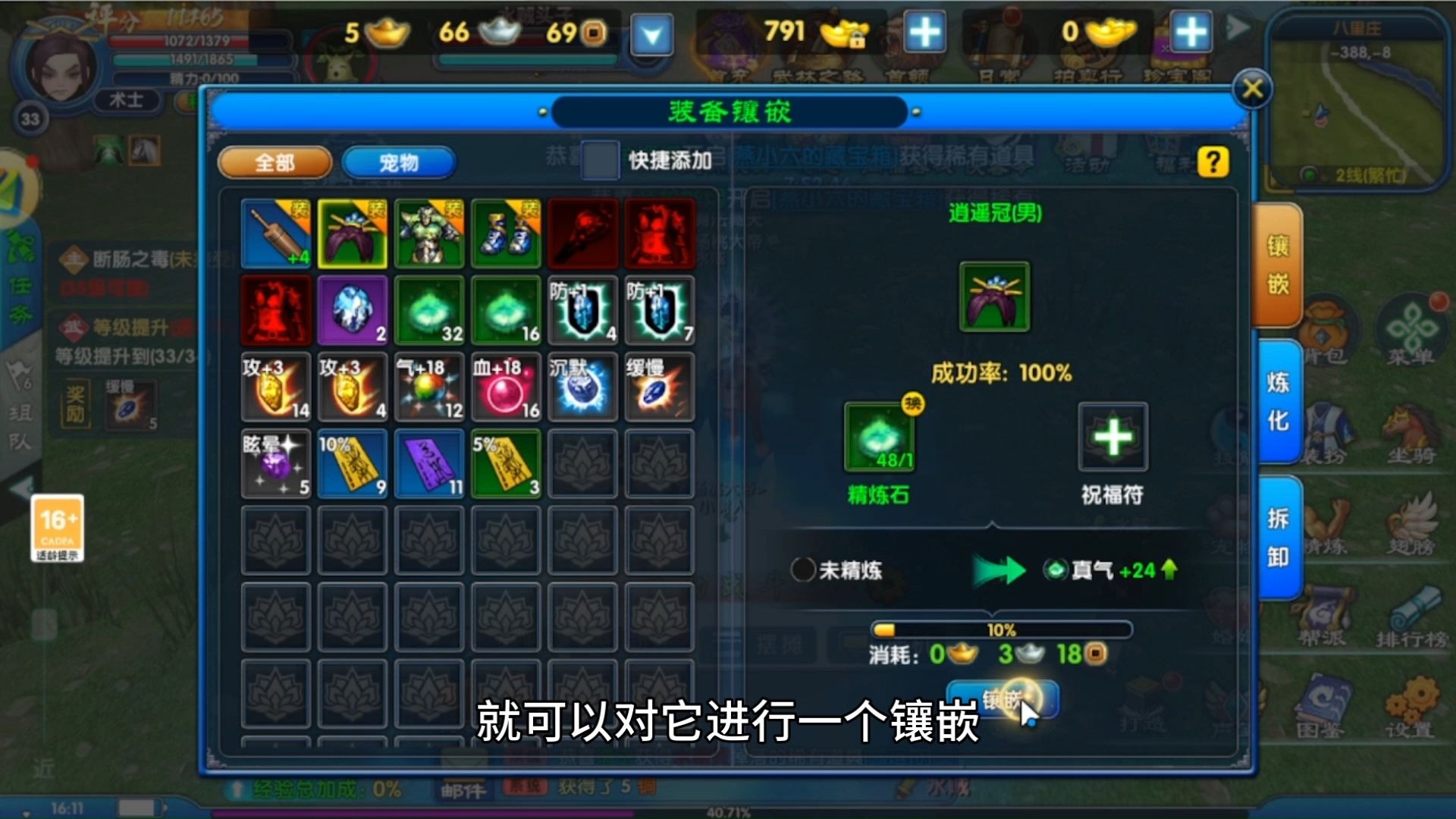1456x819 pixels.
Task: Enable the 快捷添加 quick-add checkbox
Action: pyautogui.click(x=598, y=162)
